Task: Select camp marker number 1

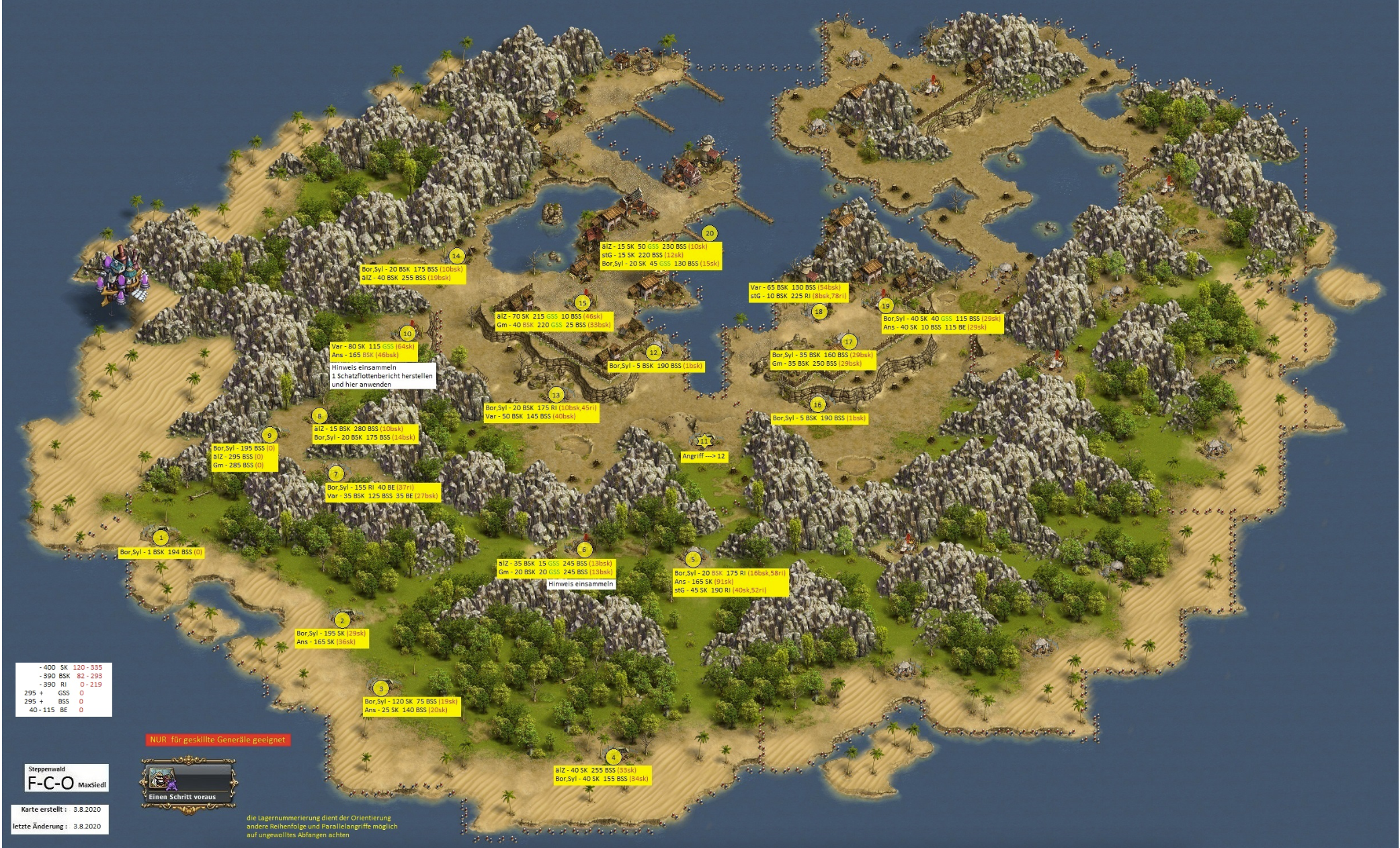Action: [x=161, y=538]
